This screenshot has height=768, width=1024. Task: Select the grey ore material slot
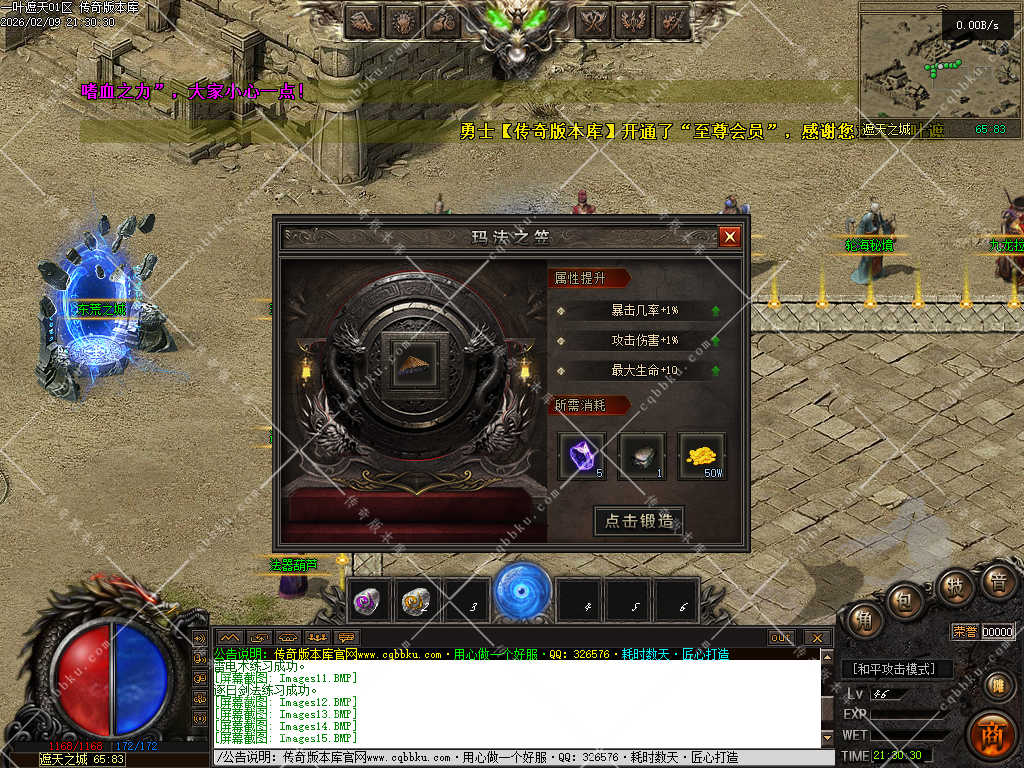tap(641, 456)
